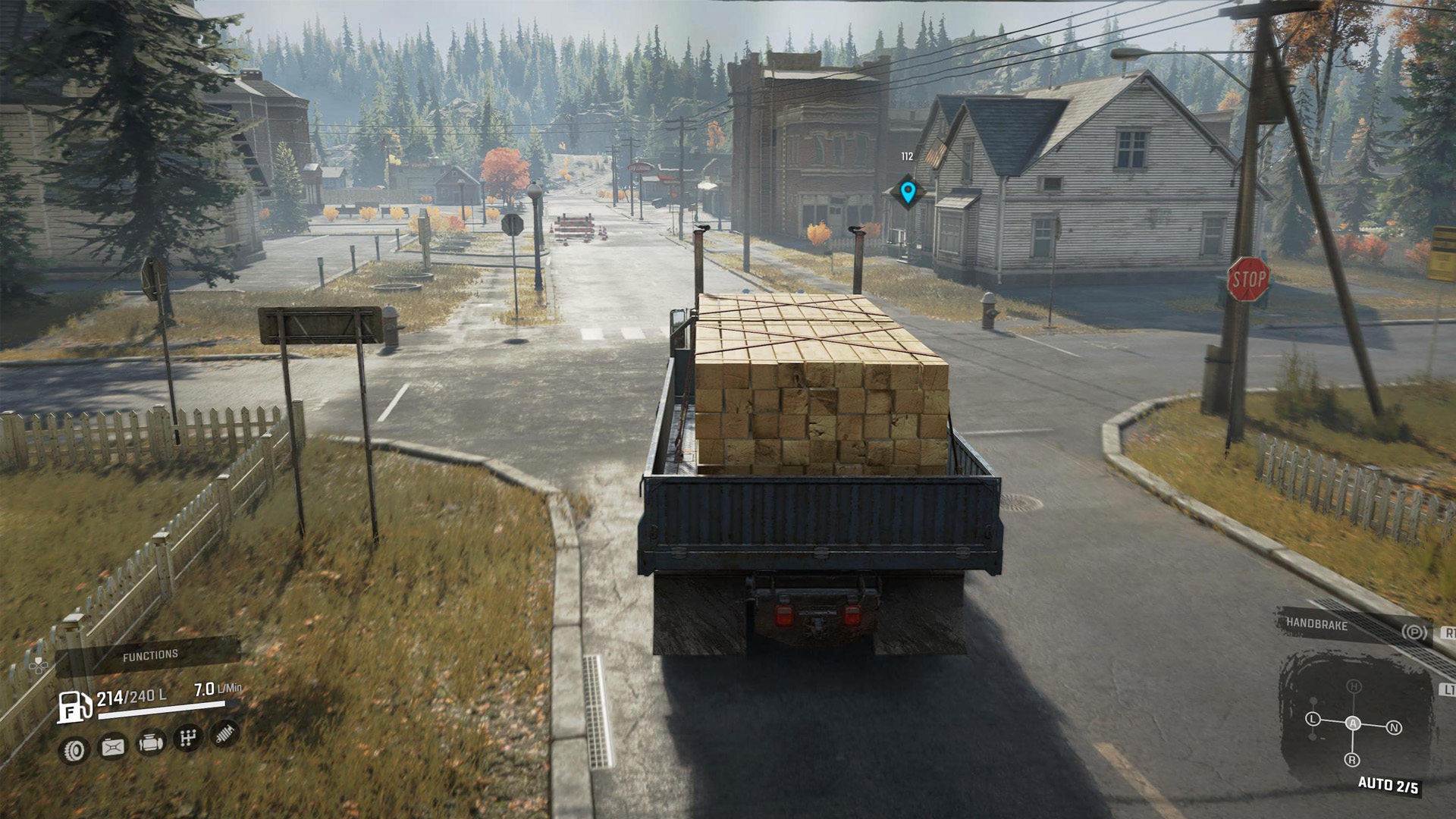The height and width of the screenshot is (819, 1456).
Task: Shift into Reverse (R)
Action: [x=1352, y=760]
